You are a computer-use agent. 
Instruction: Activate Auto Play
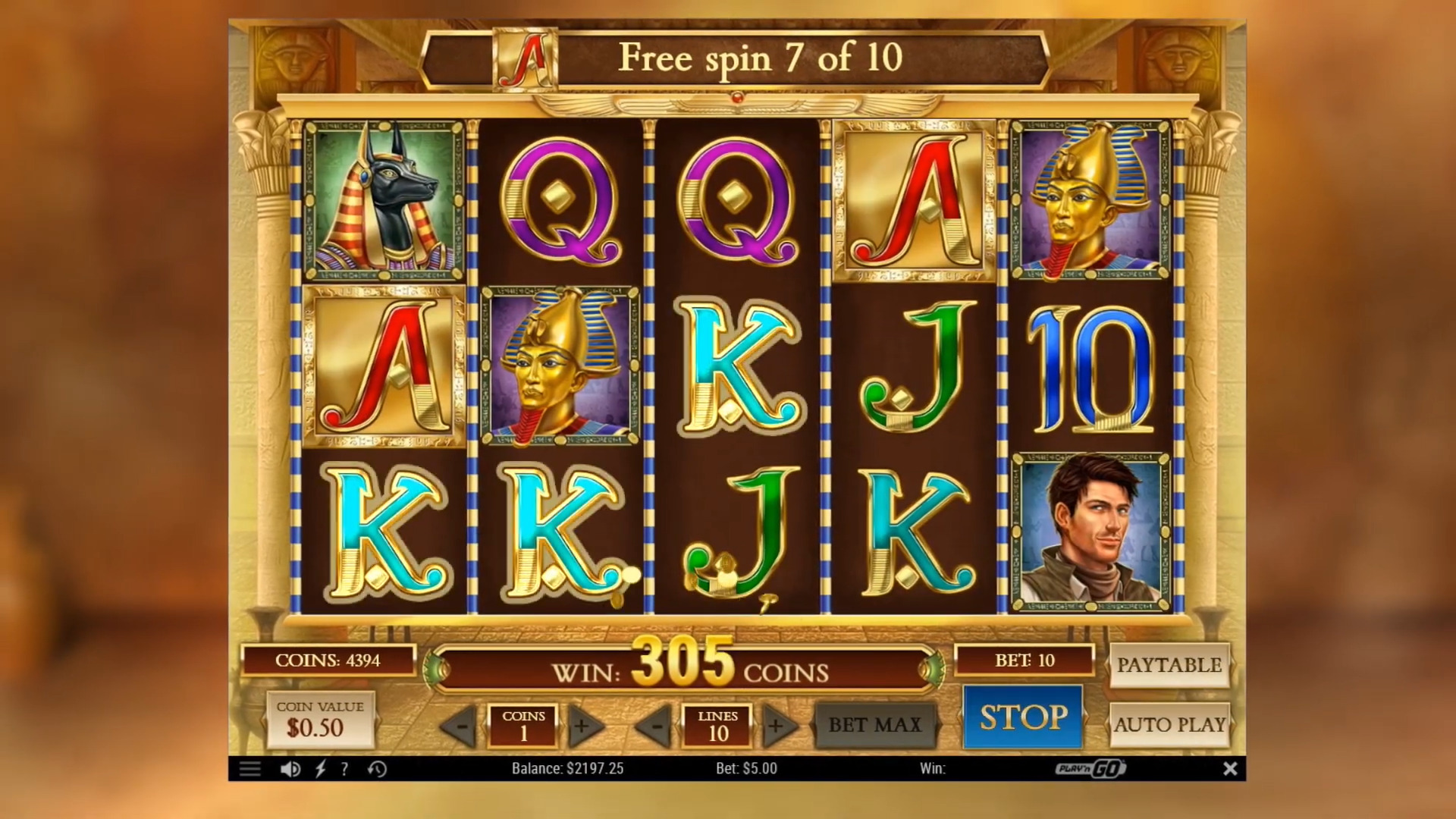(x=1169, y=725)
